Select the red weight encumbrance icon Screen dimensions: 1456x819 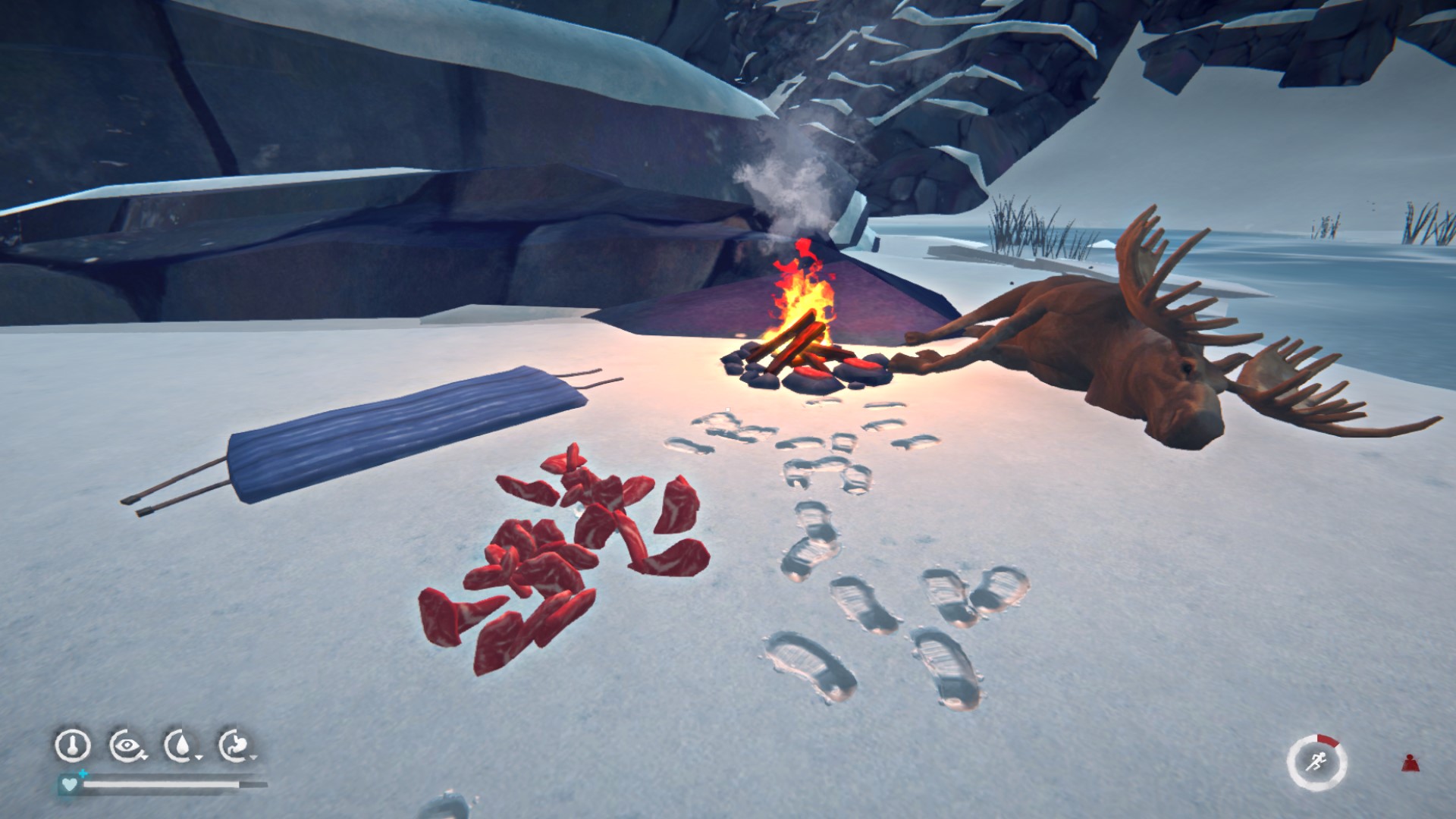point(1410,763)
